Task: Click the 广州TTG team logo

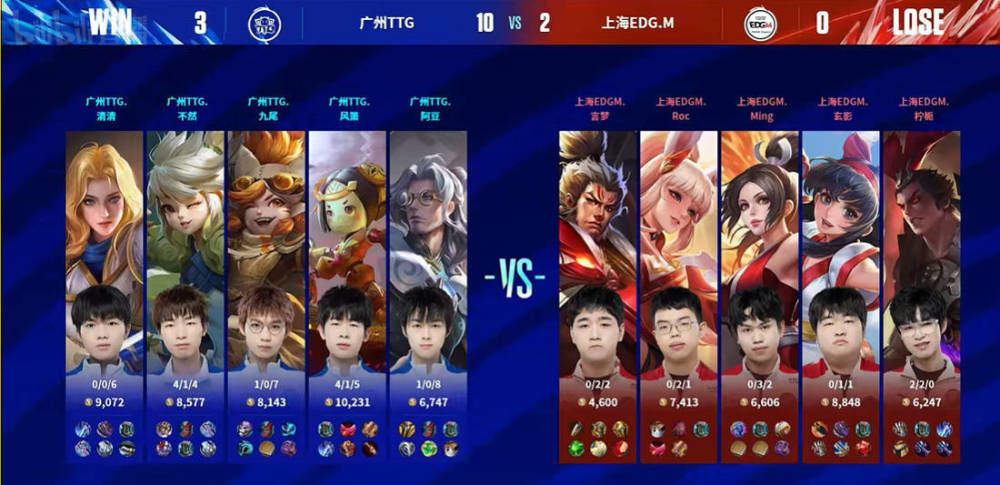Action: tap(267, 22)
